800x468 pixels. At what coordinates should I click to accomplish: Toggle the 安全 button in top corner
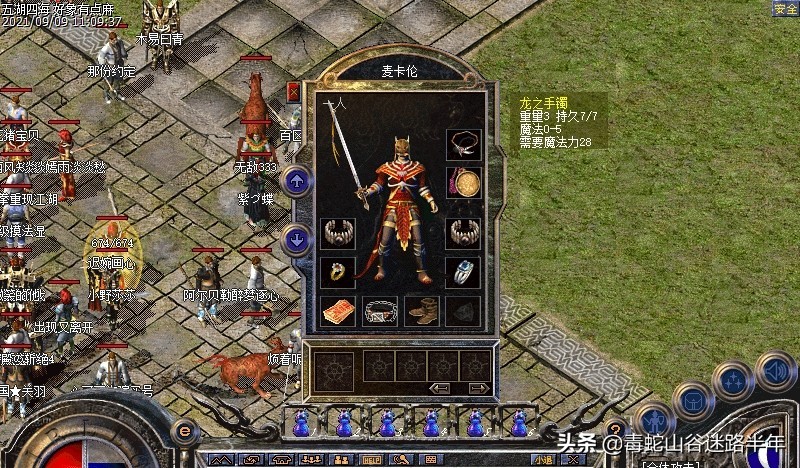(785, 9)
